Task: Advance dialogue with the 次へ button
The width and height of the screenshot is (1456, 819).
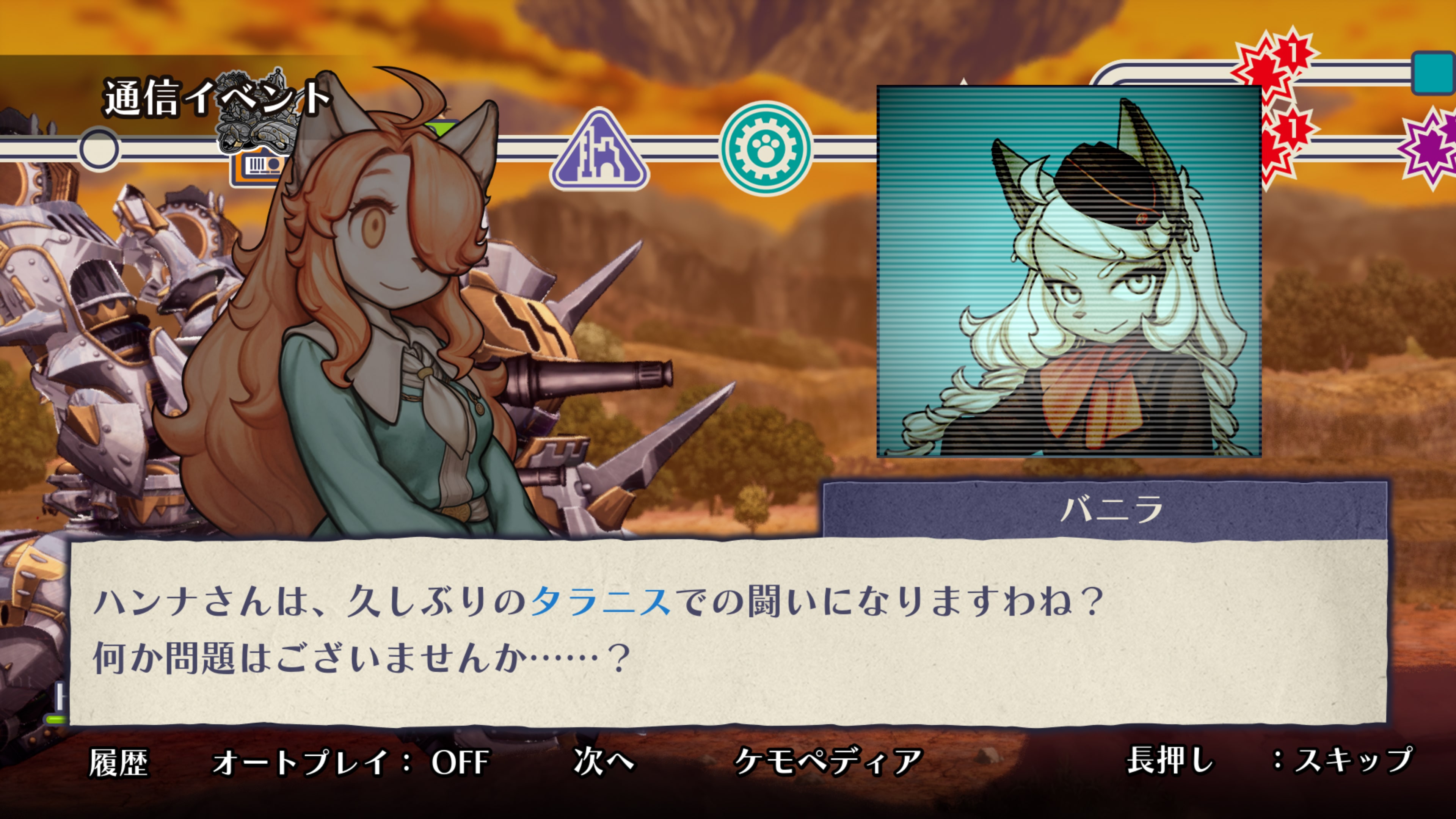Action: 601,761
